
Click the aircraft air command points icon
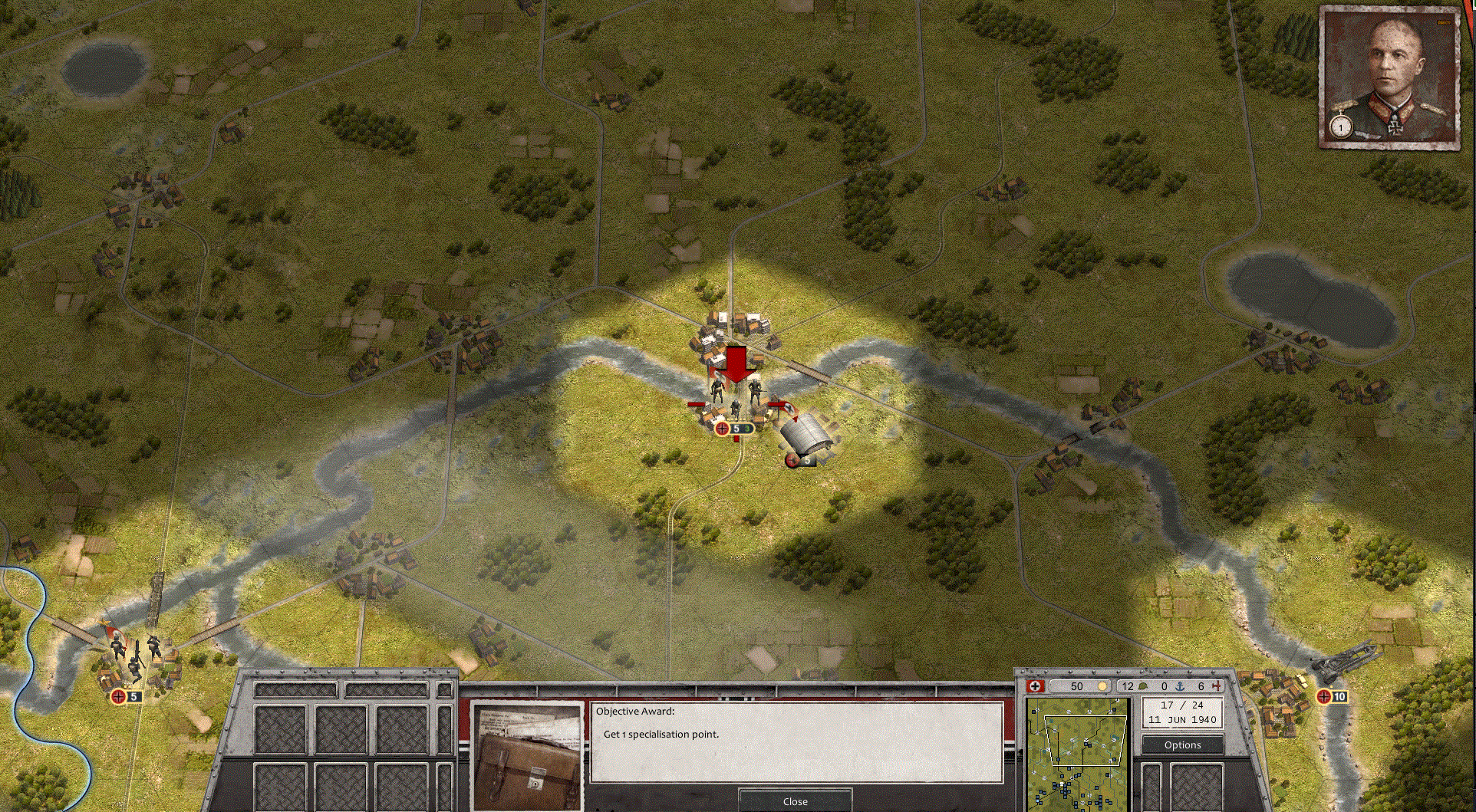coord(1217,687)
